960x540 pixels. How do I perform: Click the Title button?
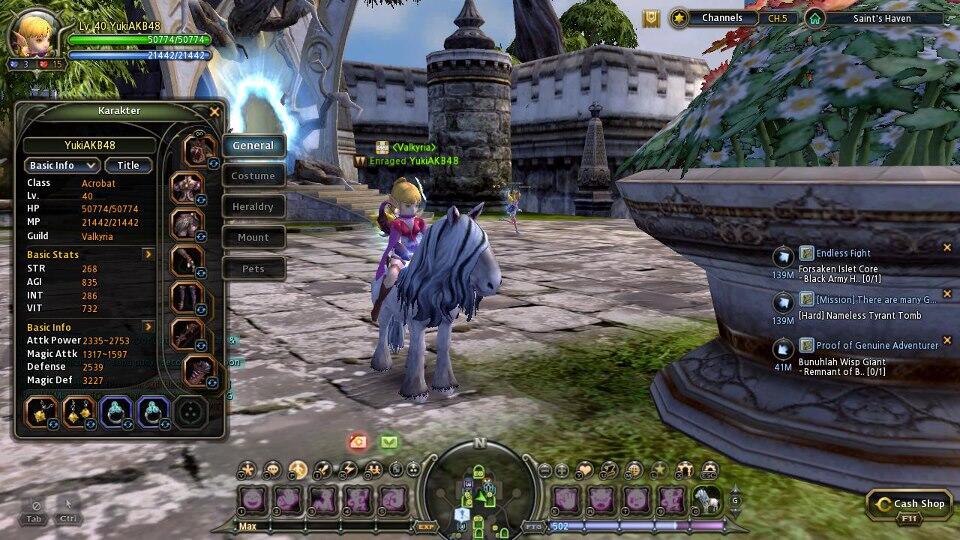coord(128,166)
